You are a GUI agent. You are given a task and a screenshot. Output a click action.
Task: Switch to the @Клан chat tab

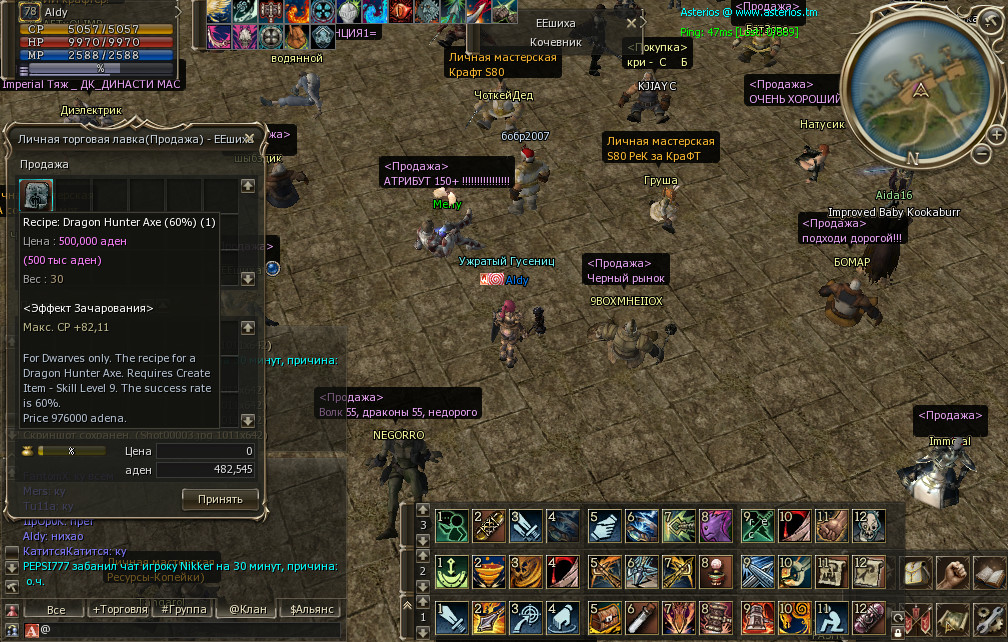pyautogui.click(x=247, y=609)
